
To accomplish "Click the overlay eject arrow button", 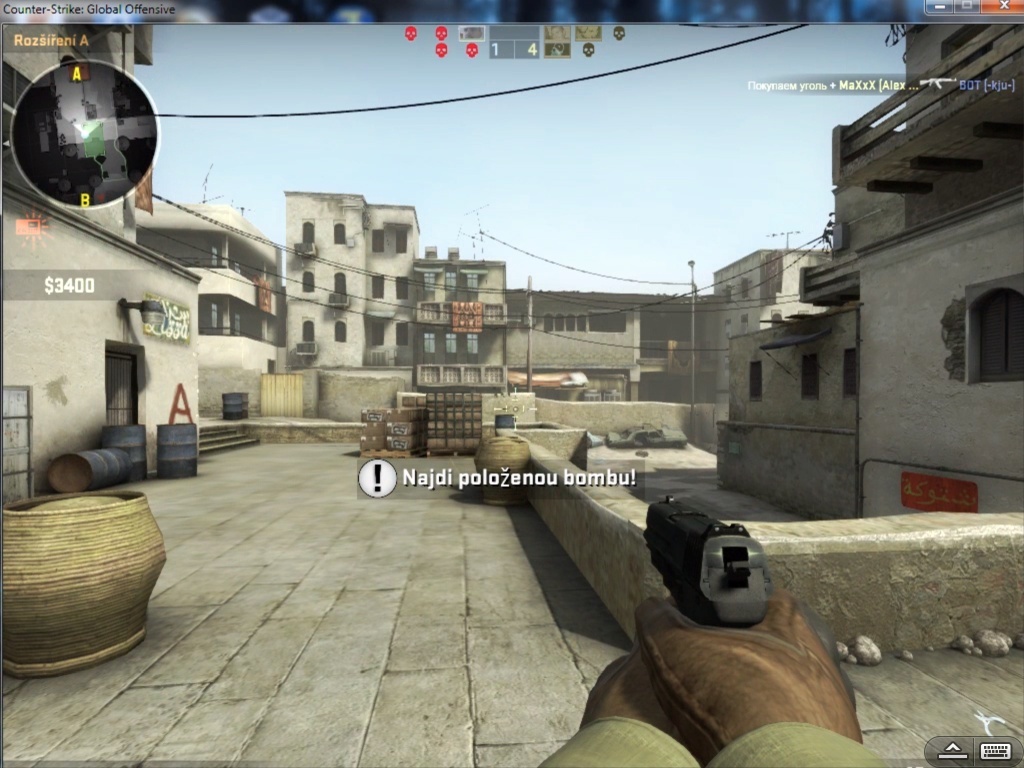I will (x=951, y=750).
